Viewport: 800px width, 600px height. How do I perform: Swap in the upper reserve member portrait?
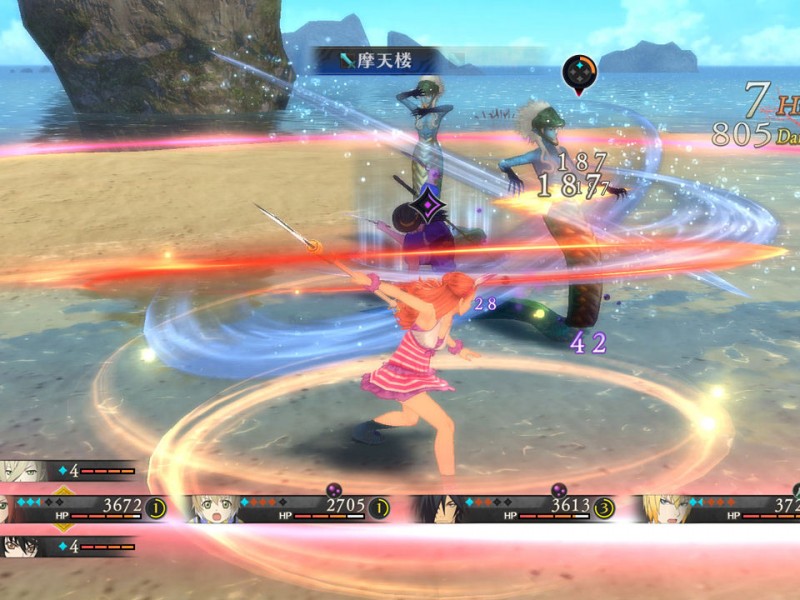[x=22, y=470]
